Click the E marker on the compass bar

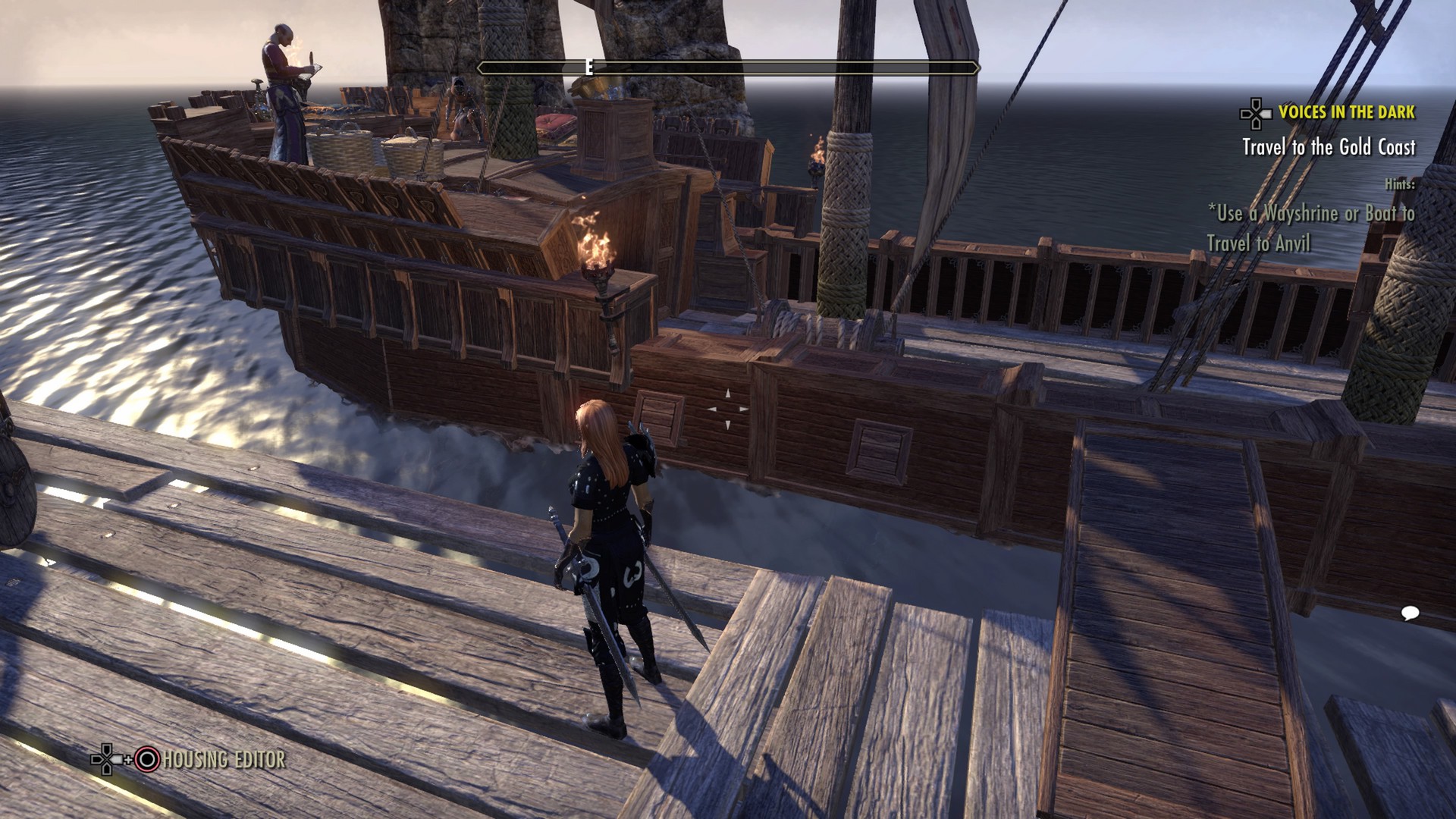coord(588,67)
